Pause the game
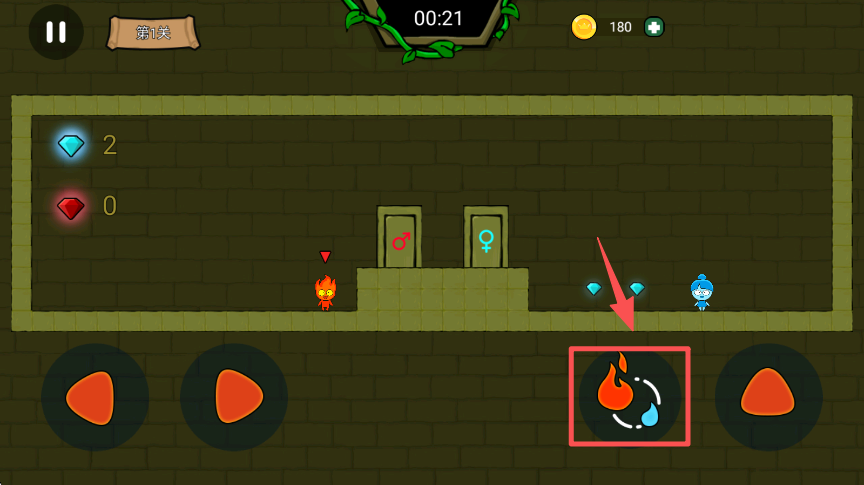Screen dimensions: 864x485 [56, 32]
